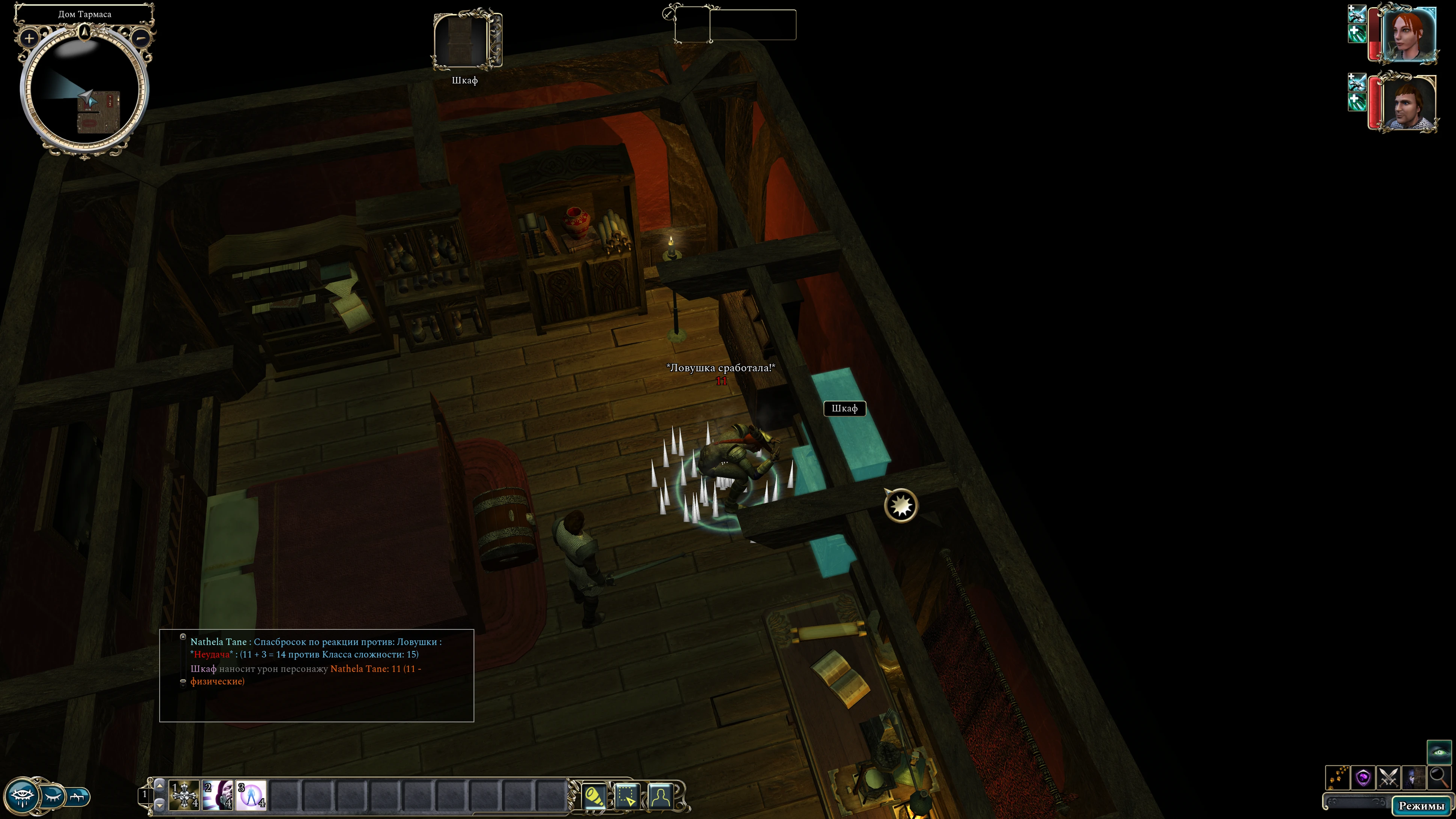
Task: Click the yellow spyglass button
Action: 594,796
